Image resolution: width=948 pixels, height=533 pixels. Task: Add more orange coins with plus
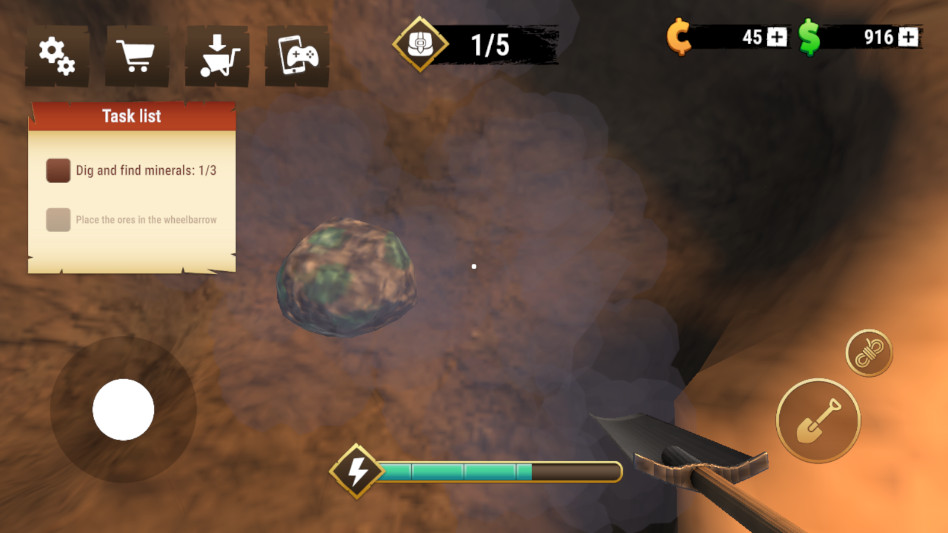[778, 37]
